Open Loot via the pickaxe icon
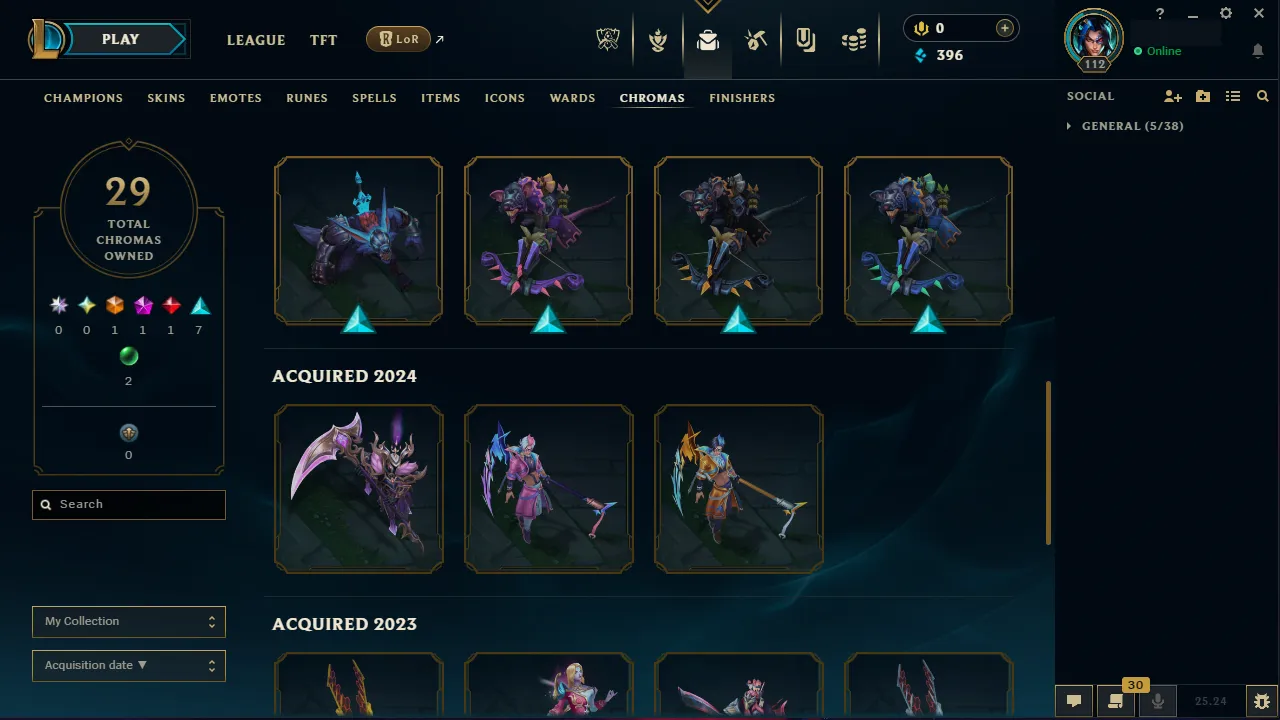Image resolution: width=1280 pixels, height=720 pixels. pos(756,38)
